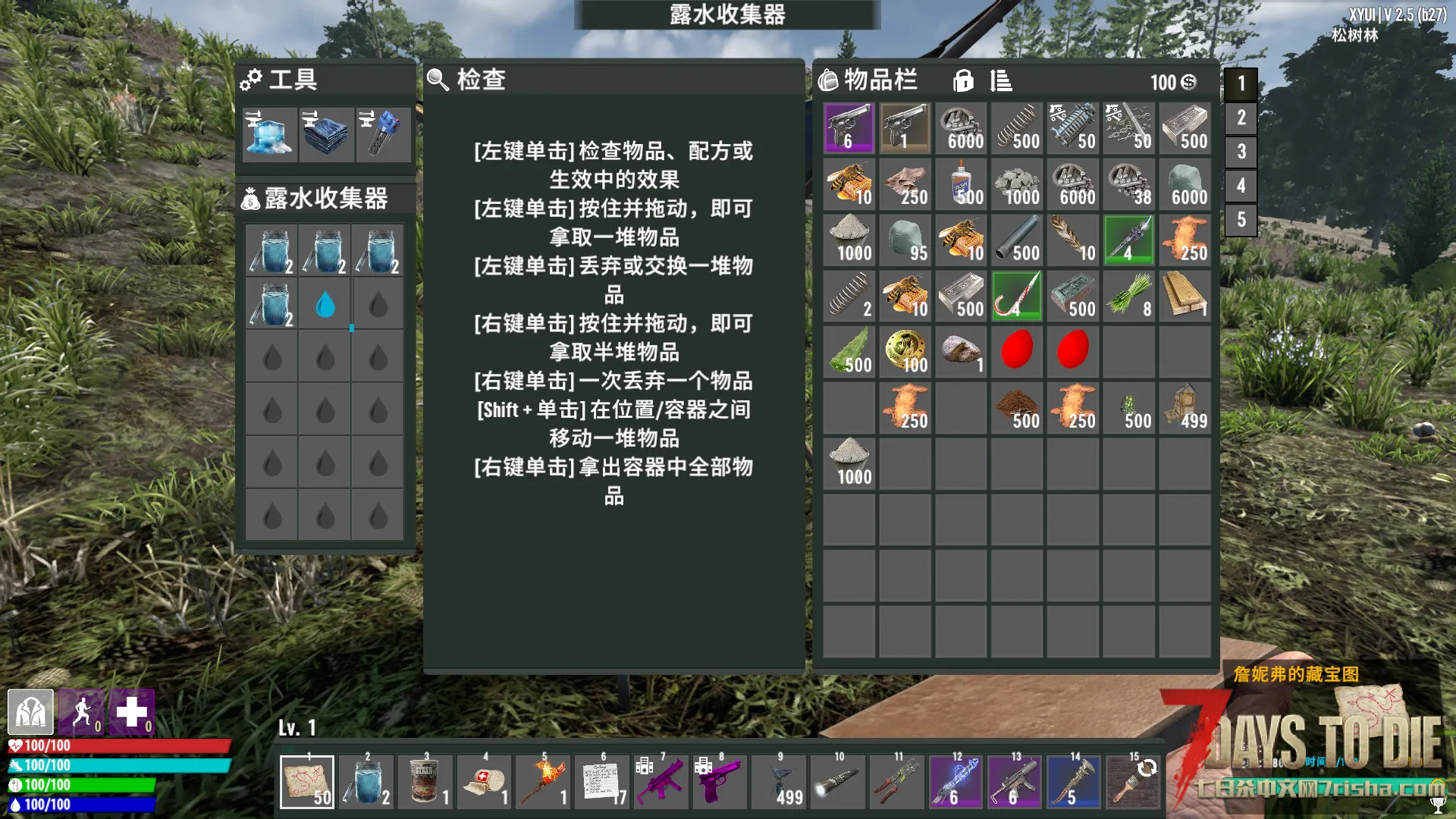
Task: Sort the inventory items
Action: click(1001, 80)
